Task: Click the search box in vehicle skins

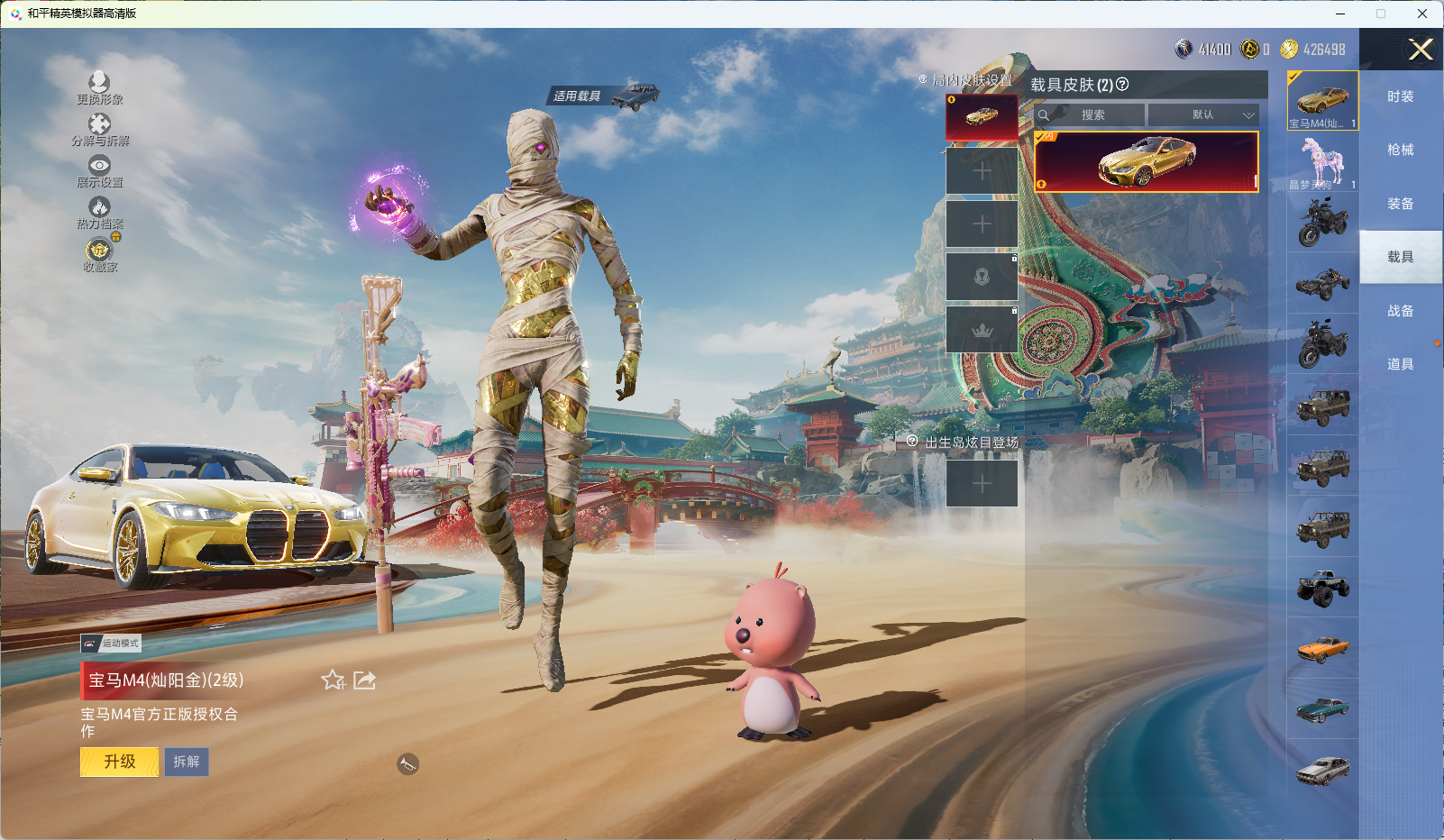Action: (x=1092, y=115)
